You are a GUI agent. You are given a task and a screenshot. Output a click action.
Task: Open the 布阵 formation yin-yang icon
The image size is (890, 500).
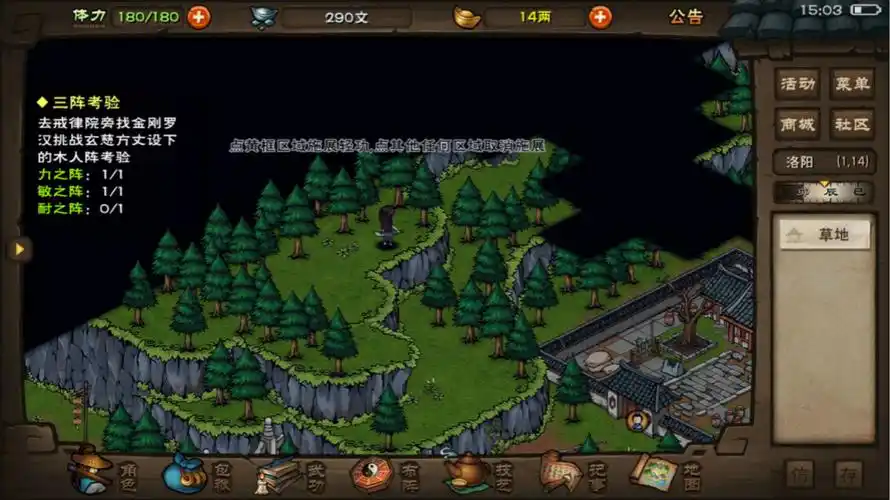[x=385, y=470]
